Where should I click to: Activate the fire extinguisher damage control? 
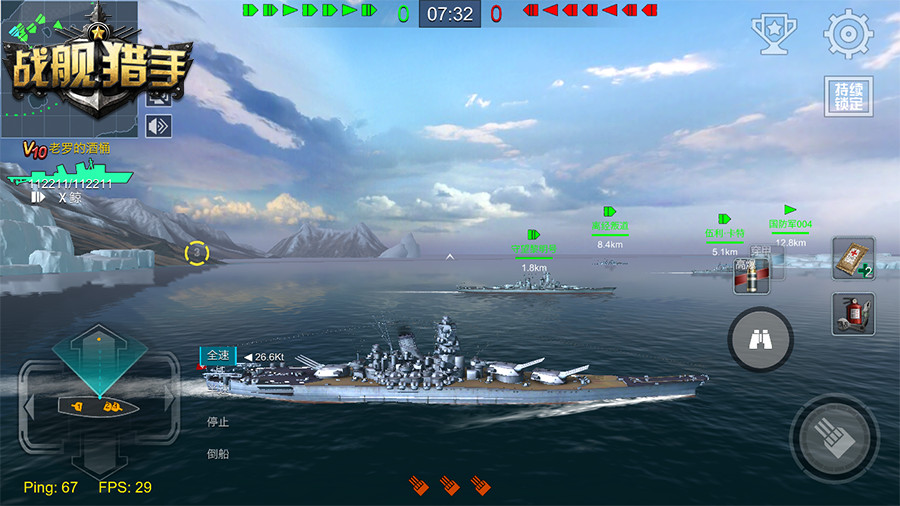[x=853, y=314]
